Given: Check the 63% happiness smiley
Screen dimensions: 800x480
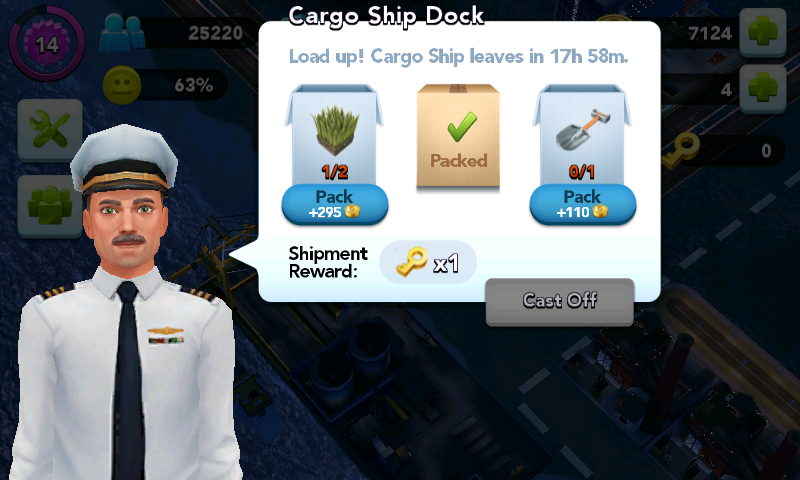Looking at the screenshot, I should (x=122, y=84).
